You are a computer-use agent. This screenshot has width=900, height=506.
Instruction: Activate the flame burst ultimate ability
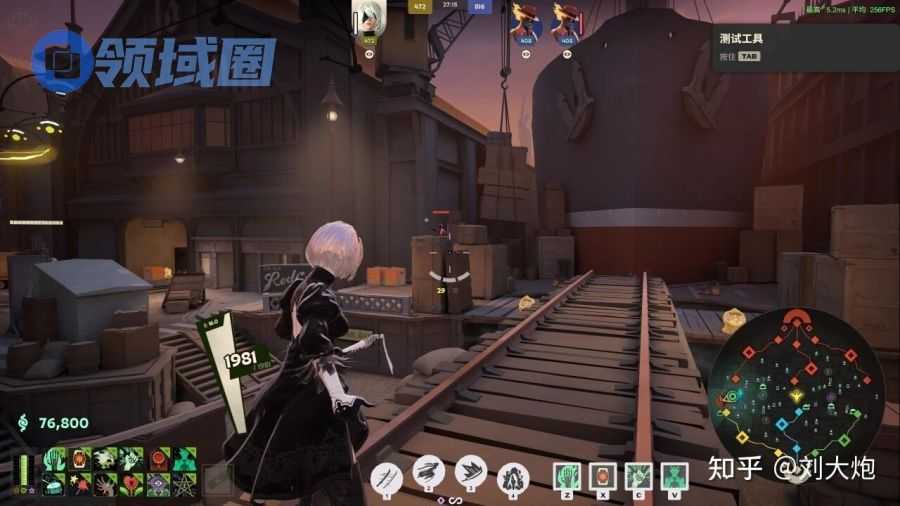(x=513, y=477)
